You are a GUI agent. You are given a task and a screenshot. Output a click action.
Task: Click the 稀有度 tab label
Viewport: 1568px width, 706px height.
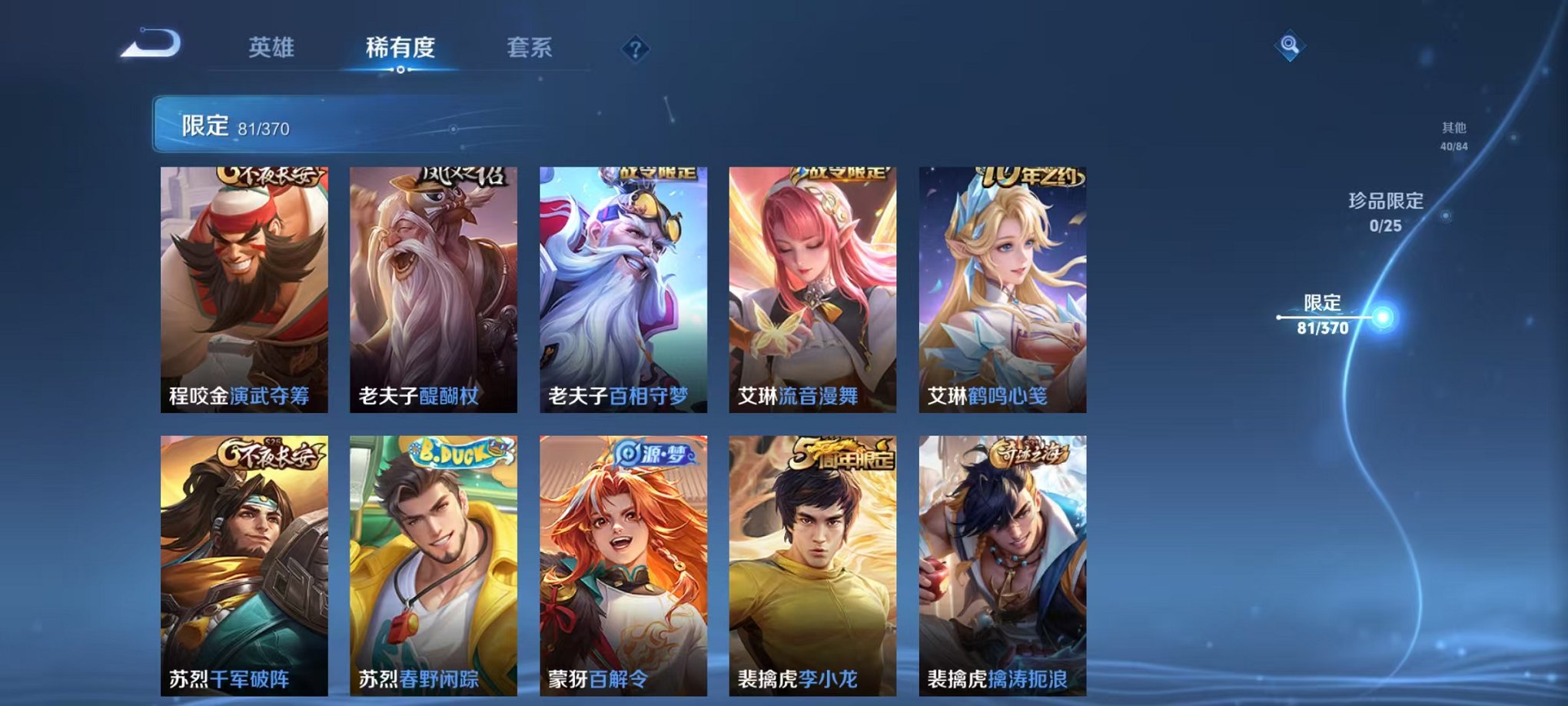[400, 46]
